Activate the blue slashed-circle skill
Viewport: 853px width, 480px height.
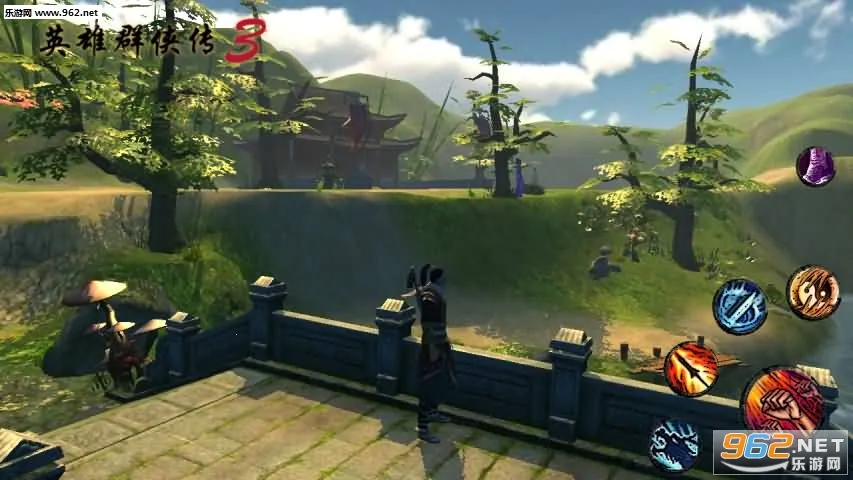click(740, 307)
